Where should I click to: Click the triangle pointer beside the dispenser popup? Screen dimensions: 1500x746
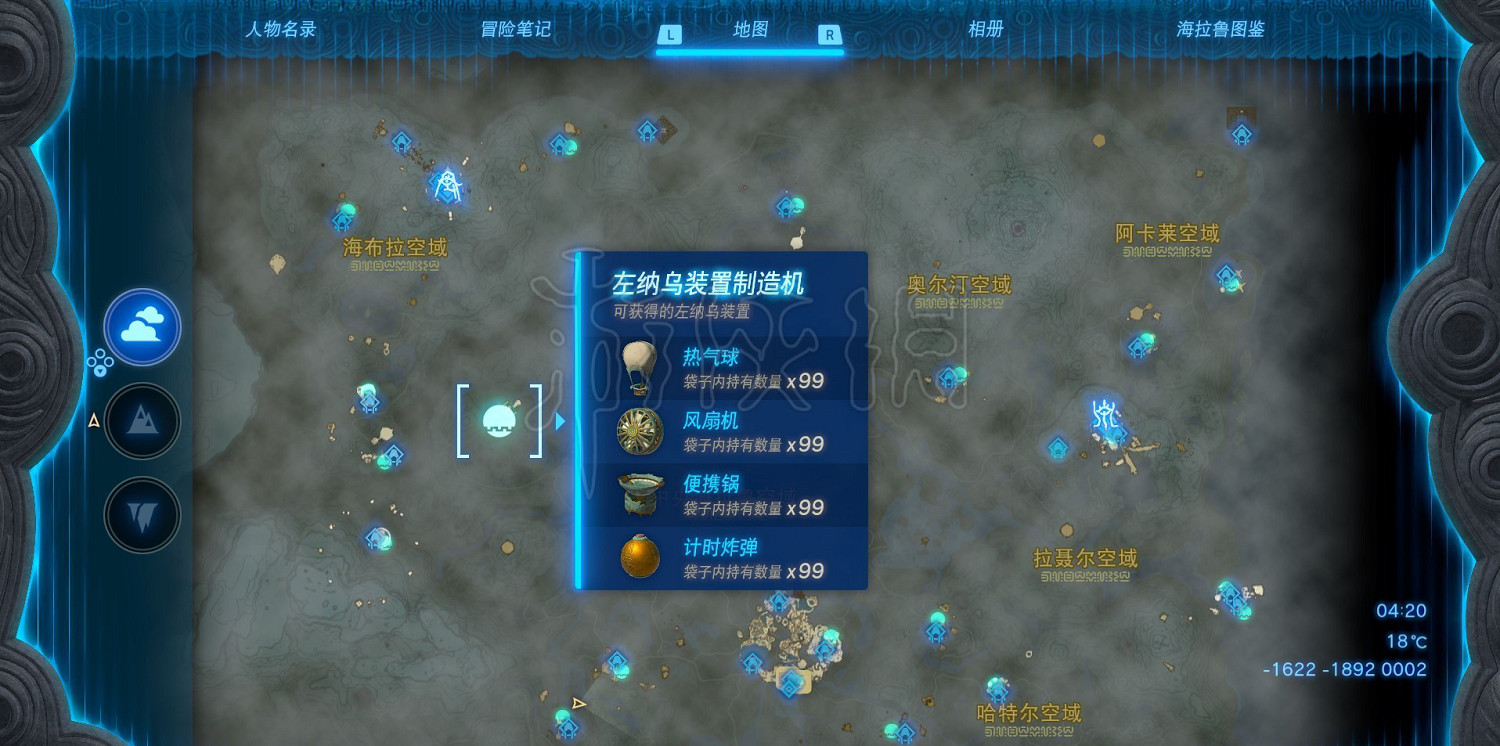[x=559, y=422]
